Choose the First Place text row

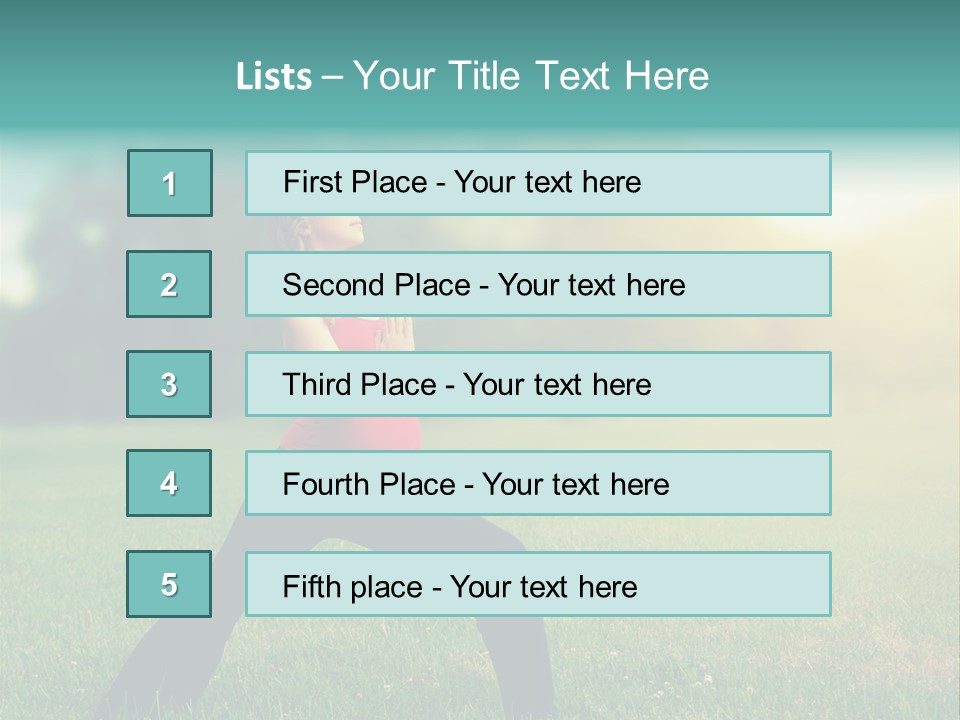click(x=538, y=183)
